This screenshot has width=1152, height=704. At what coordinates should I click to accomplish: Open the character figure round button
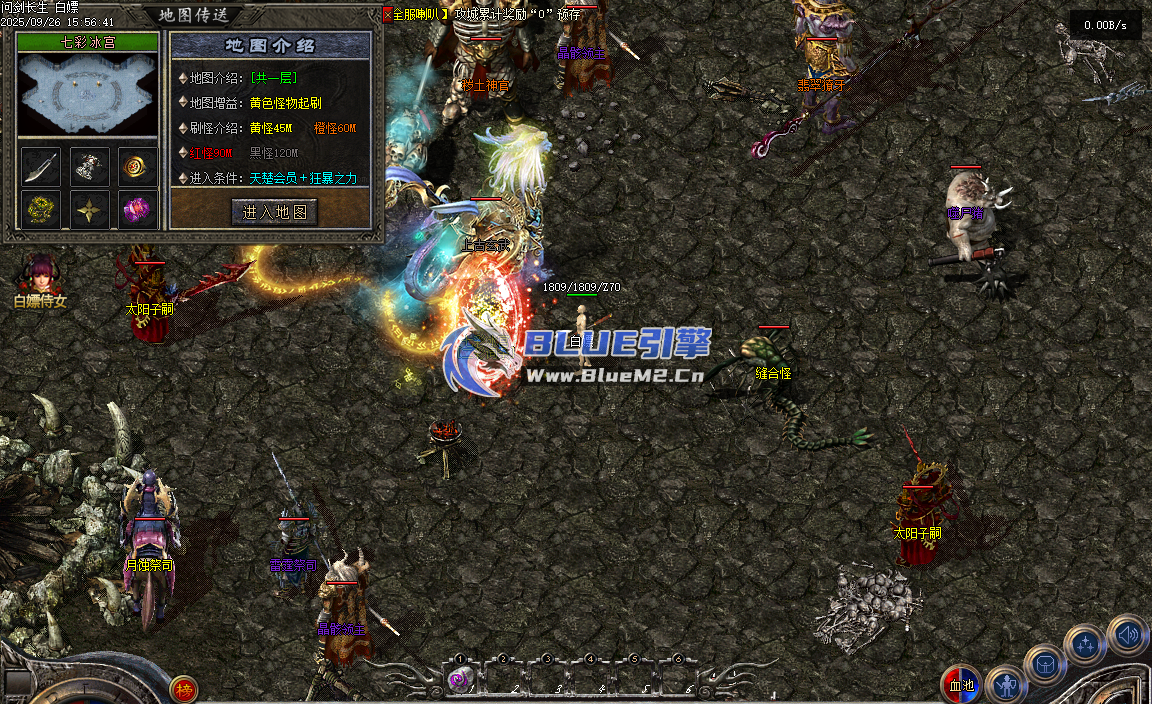coord(1005,685)
